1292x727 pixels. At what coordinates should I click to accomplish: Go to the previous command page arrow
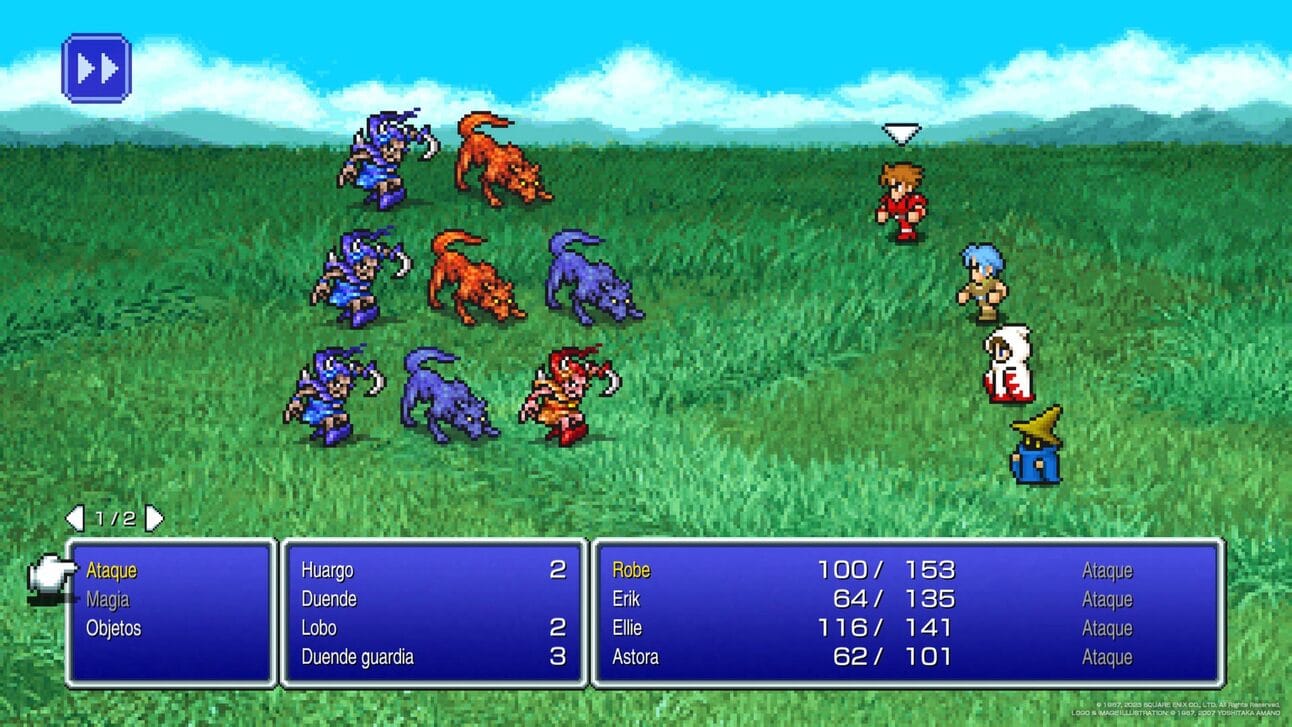pyautogui.click(x=74, y=518)
